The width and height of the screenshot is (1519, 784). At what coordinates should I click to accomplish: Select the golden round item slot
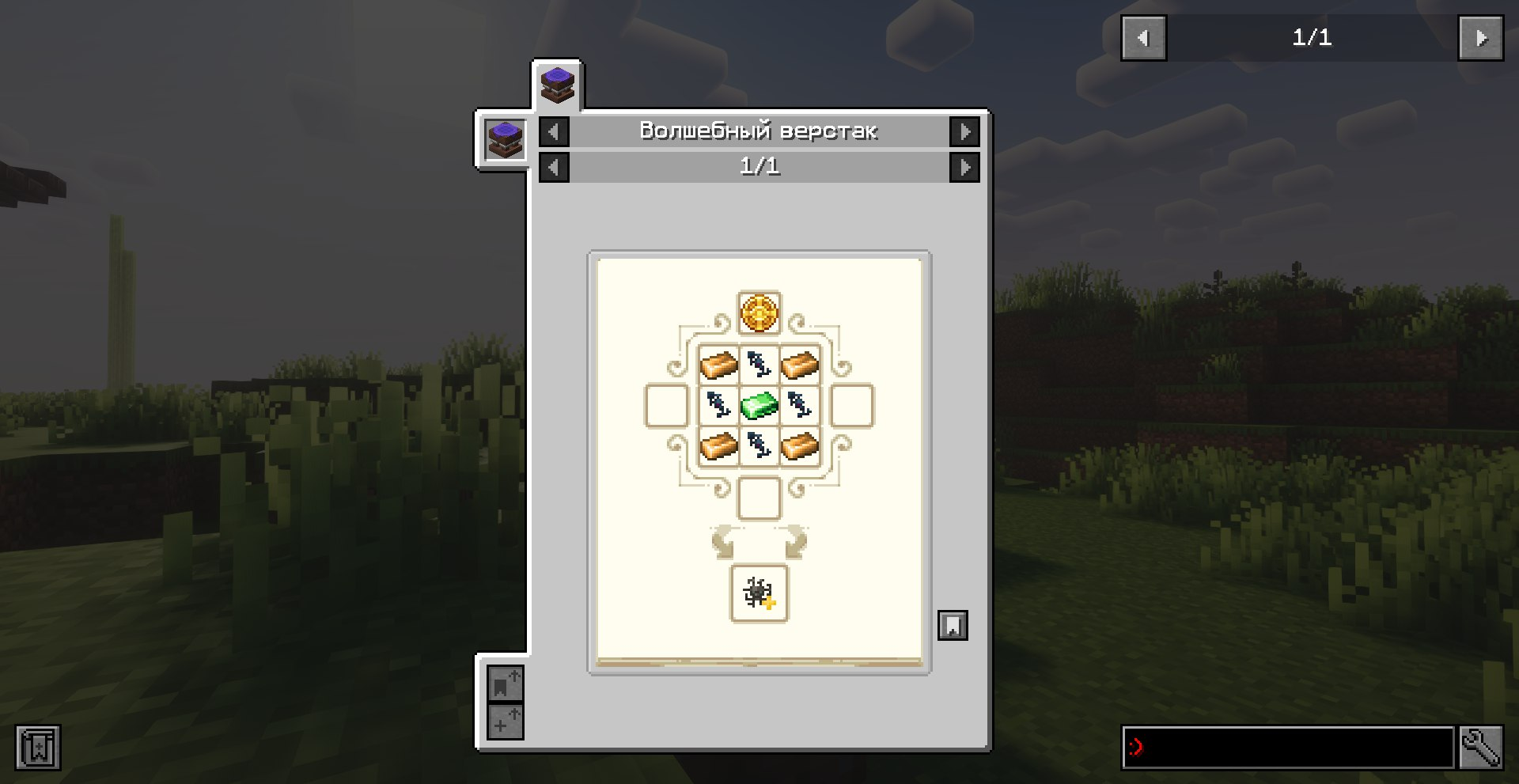[759, 312]
